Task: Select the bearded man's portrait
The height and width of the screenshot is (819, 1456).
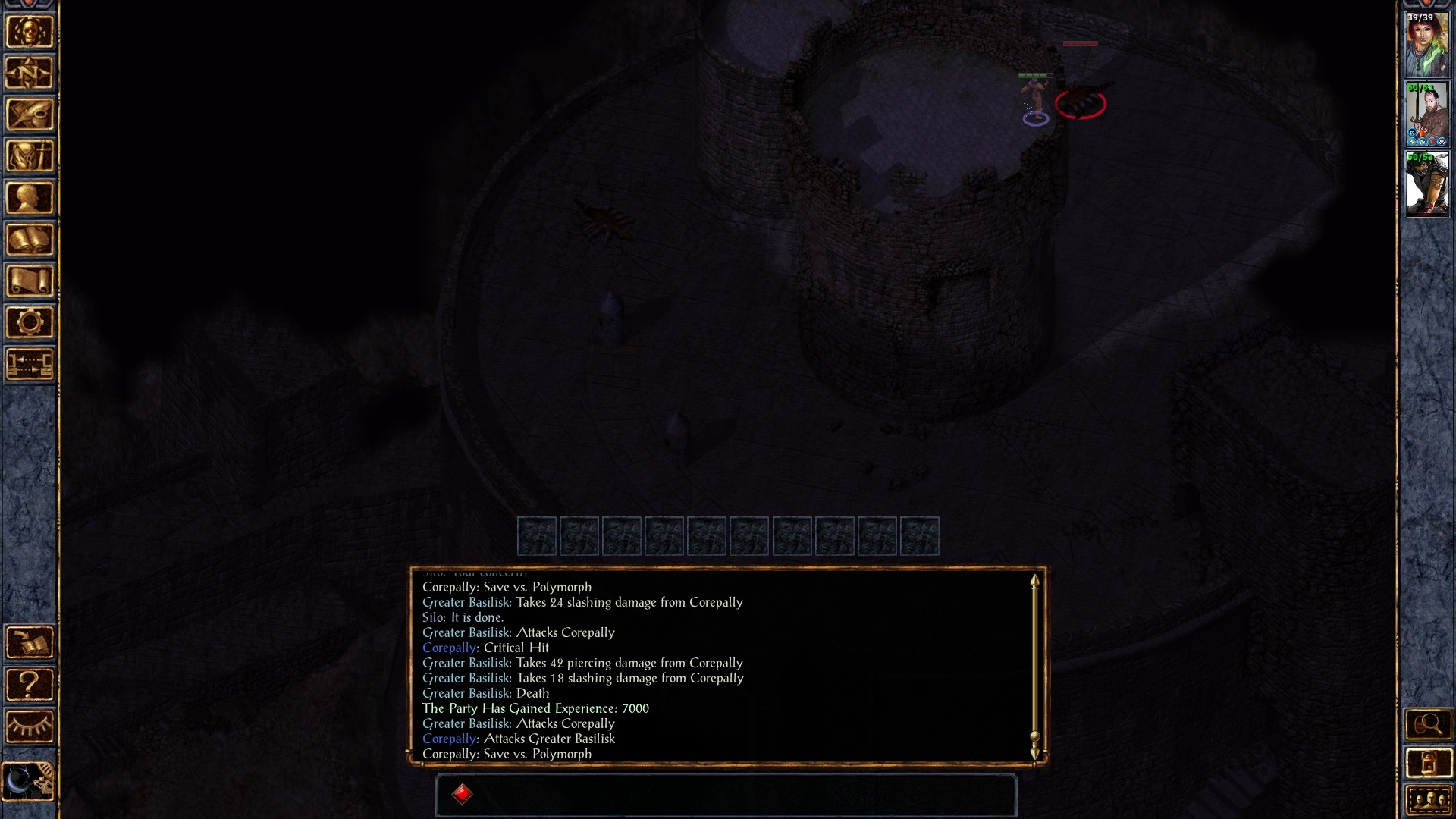Action: point(1427,115)
